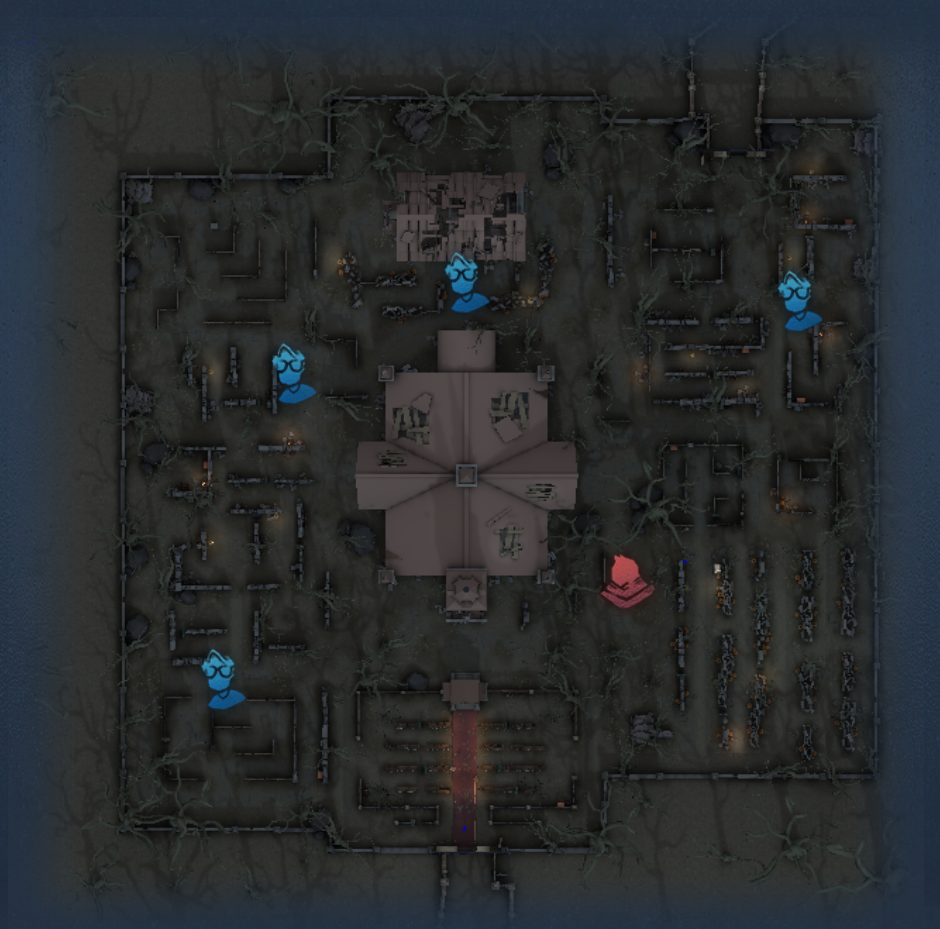Image resolution: width=940 pixels, height=929 pixels.
Task: Pick the blue survivor marker in the southwest maze
Action: tap(223, 680)
